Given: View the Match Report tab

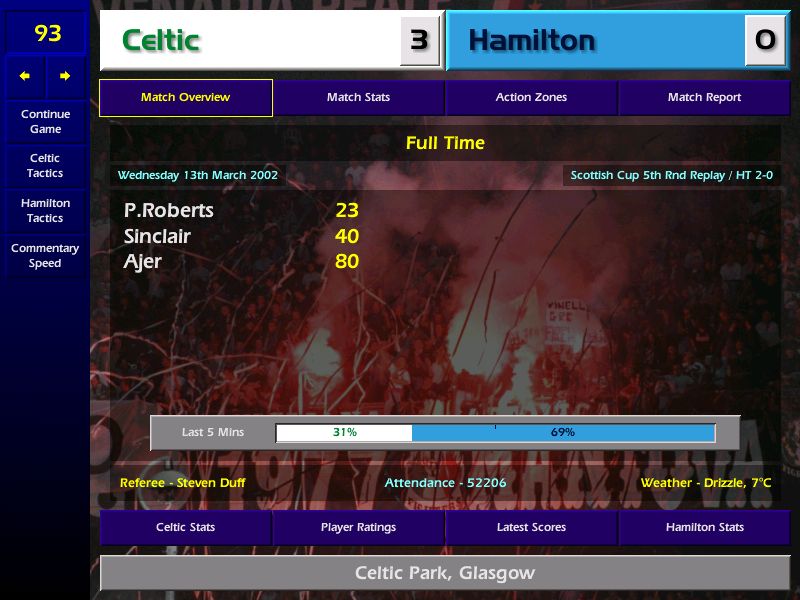Looking at the screenshot, I should click(x=704, y=97).
